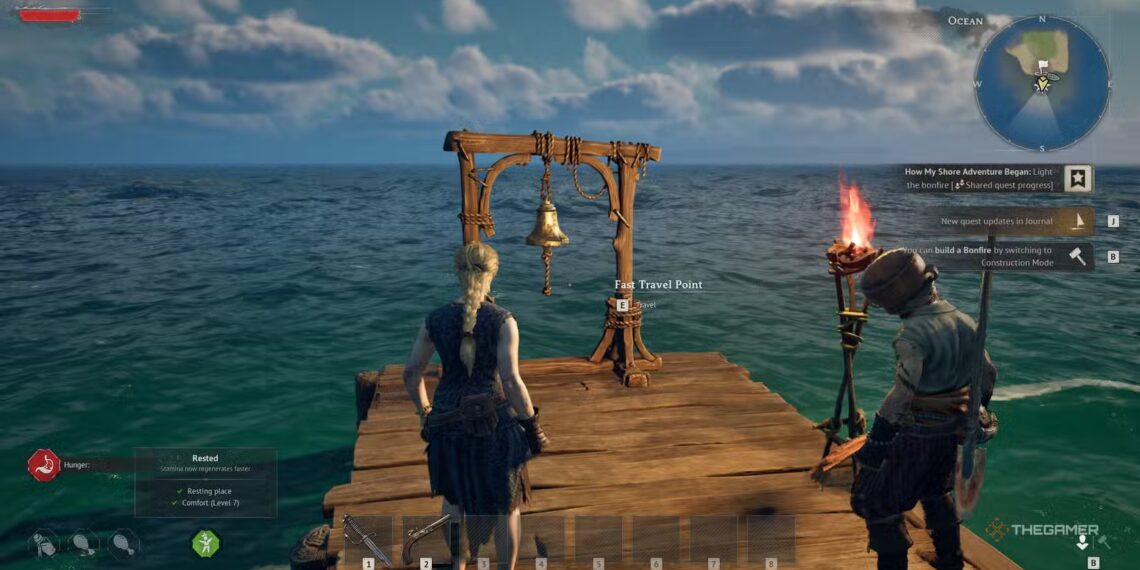The height and width of the screenshot is (570, 1140).
Task: Click the red Hunger stomach icon
Action: click(44, 465)
